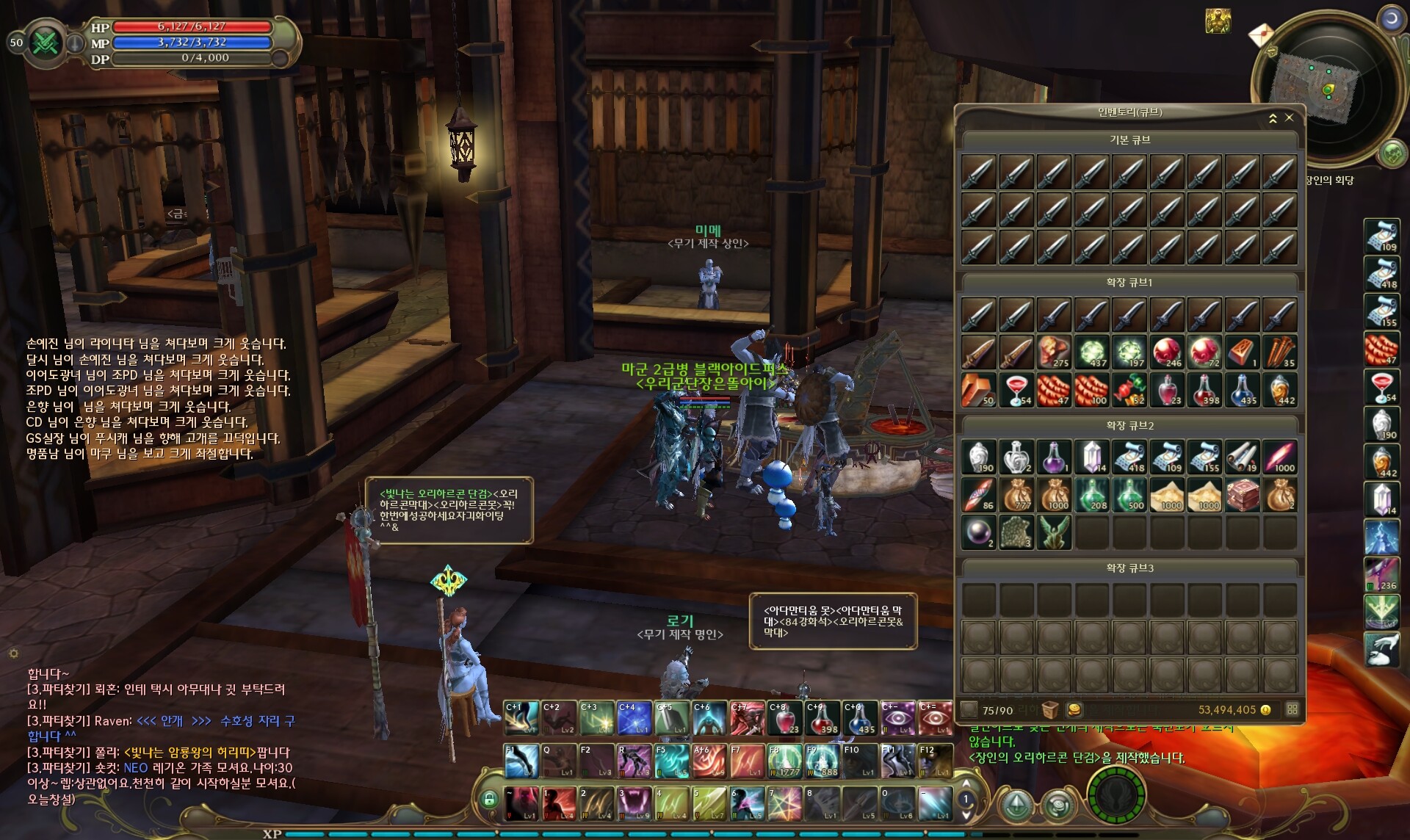Select the white crystal stack of 14

coord(1092,457)
